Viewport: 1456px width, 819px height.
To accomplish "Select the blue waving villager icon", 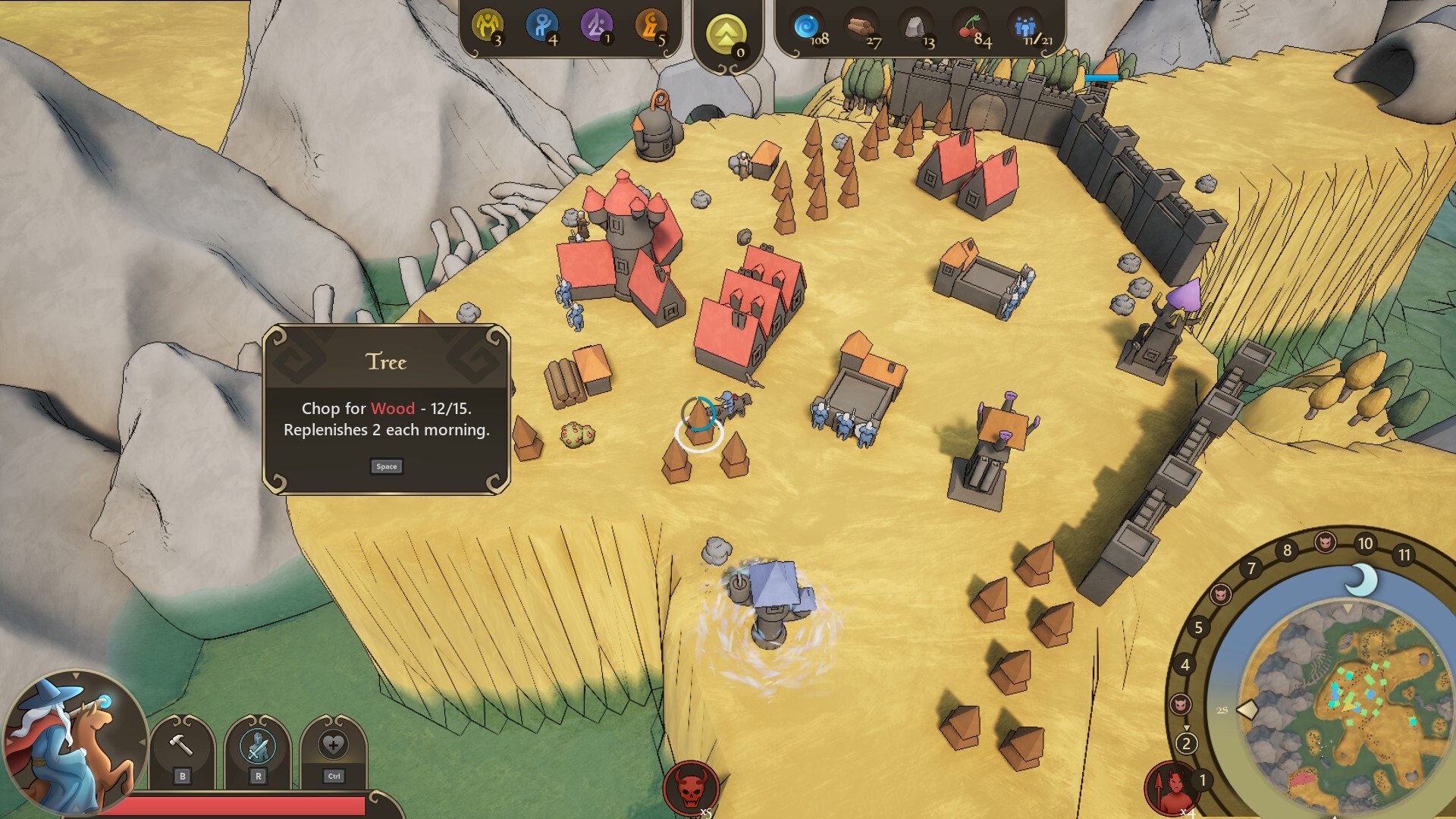I will (541, 25).
